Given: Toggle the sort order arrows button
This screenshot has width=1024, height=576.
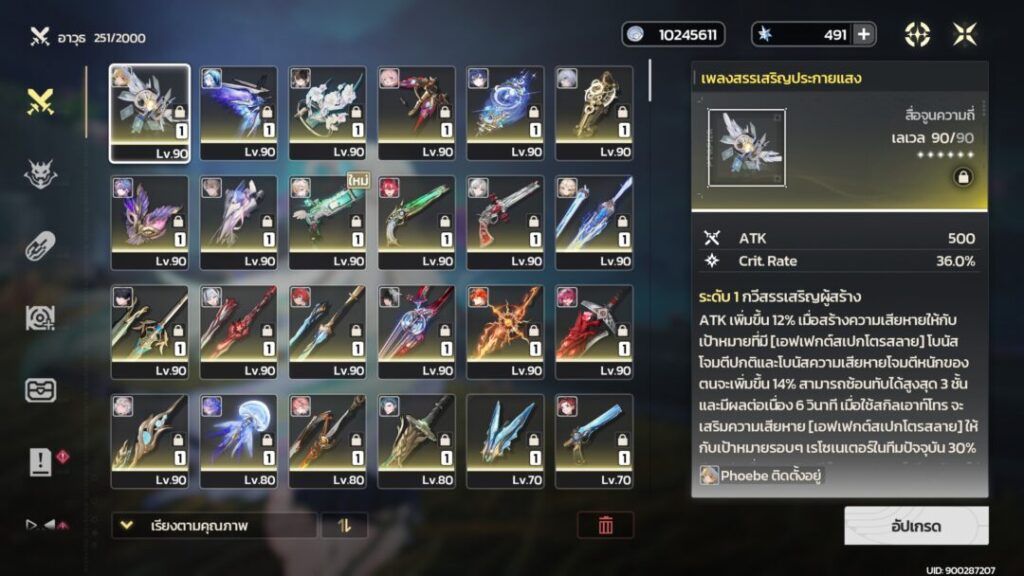Looking at the screenshot, I should 344,525.
